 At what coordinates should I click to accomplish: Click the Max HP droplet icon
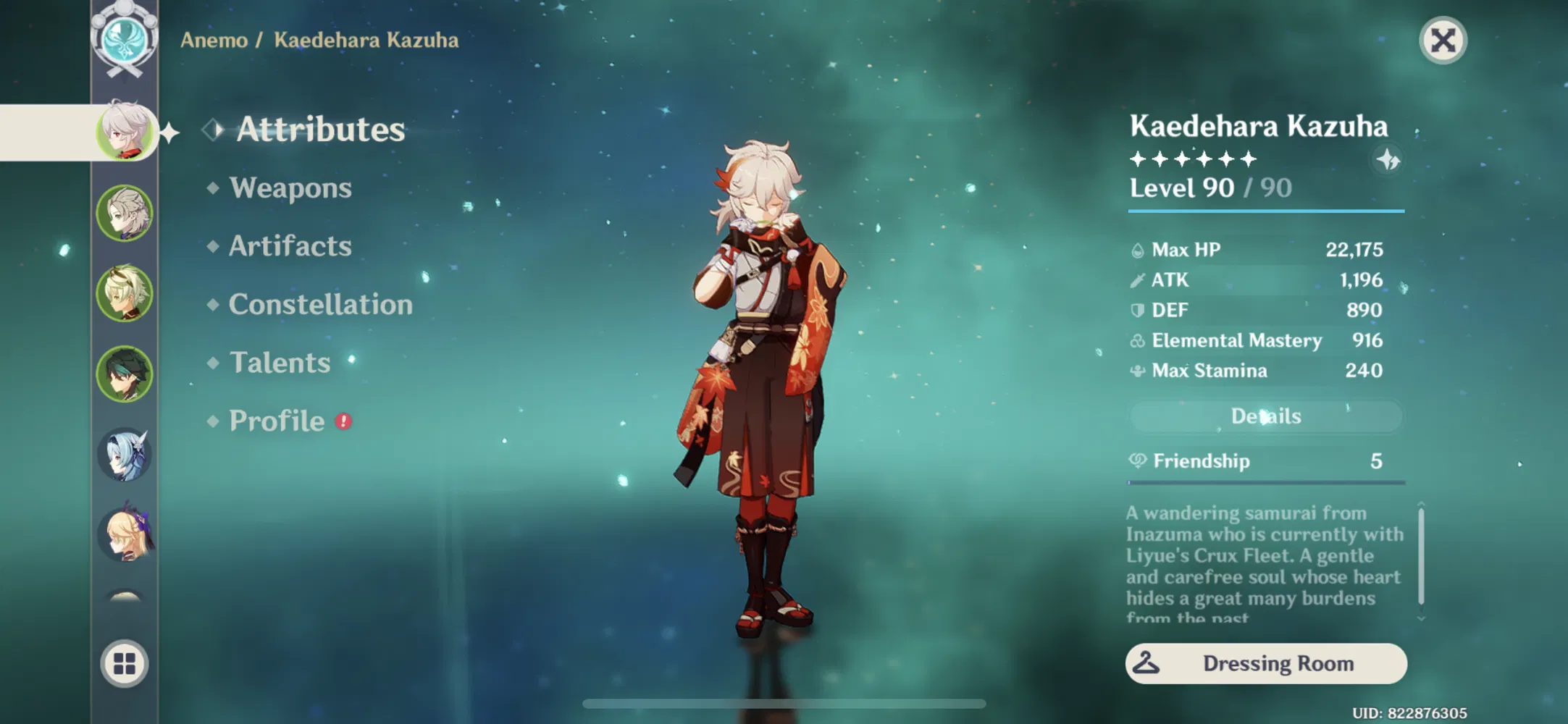[1139, 249]
